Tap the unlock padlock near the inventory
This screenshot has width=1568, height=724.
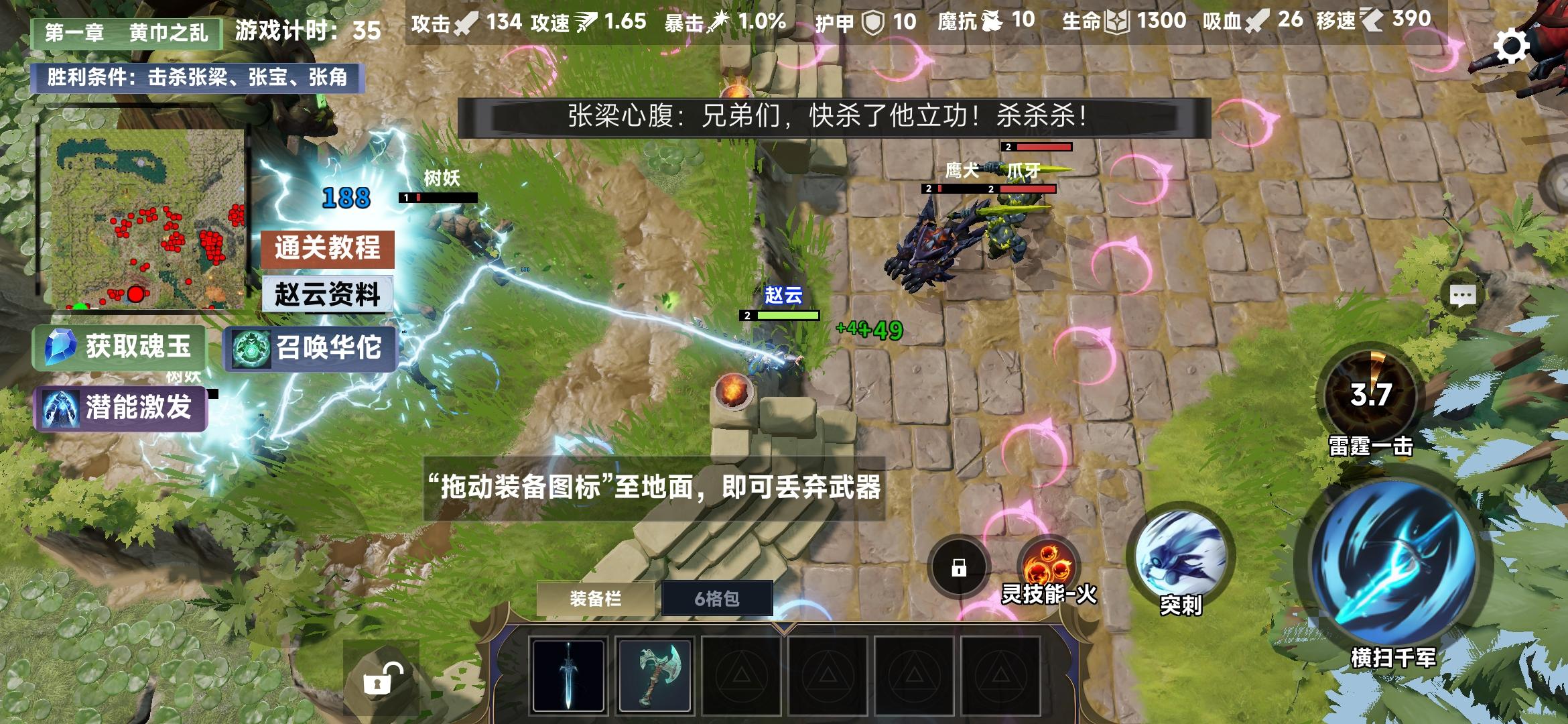click(x=381, y=678)
